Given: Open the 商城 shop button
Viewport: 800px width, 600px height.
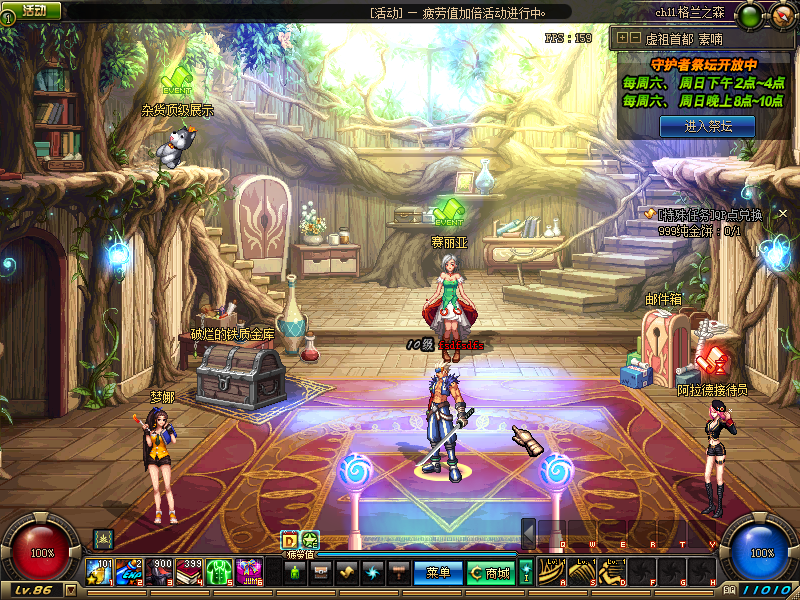Looking at the screenshot, I should [491, 573].
